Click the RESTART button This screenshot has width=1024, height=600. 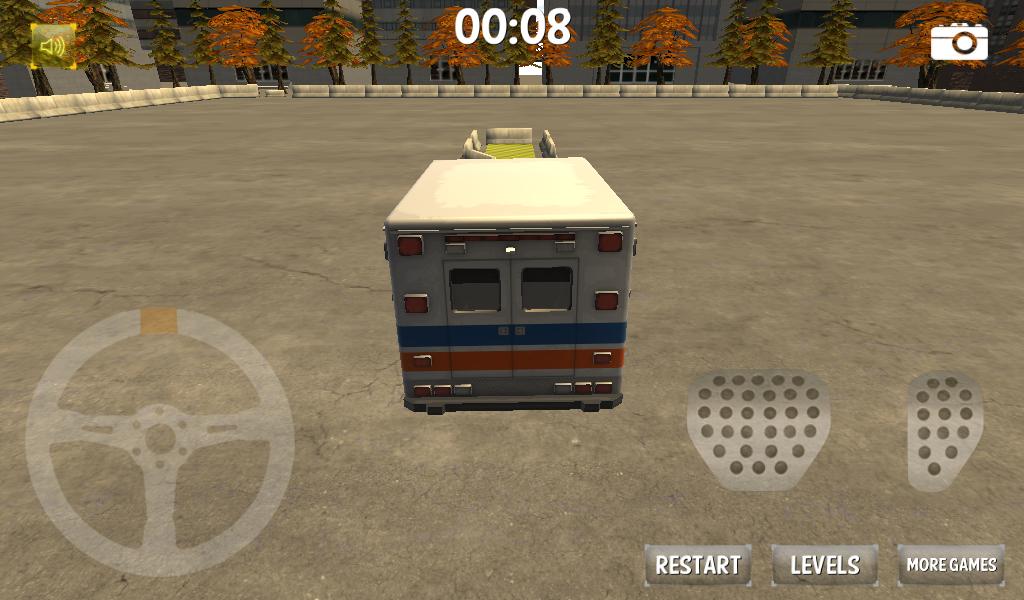point(698,565)
